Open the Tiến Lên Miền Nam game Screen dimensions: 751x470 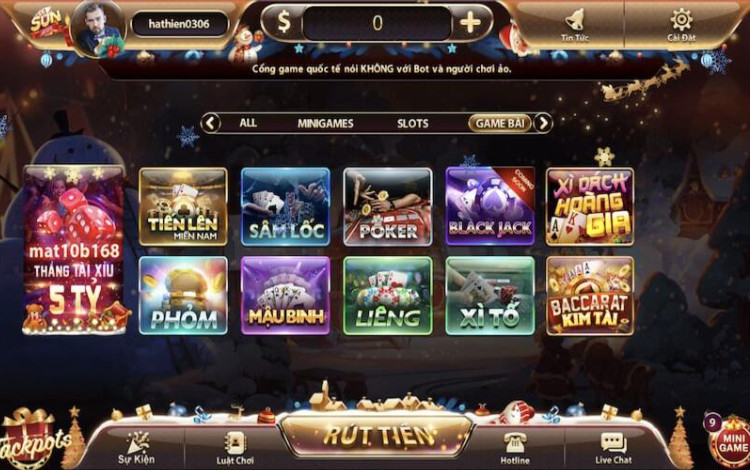coord(183,207)
